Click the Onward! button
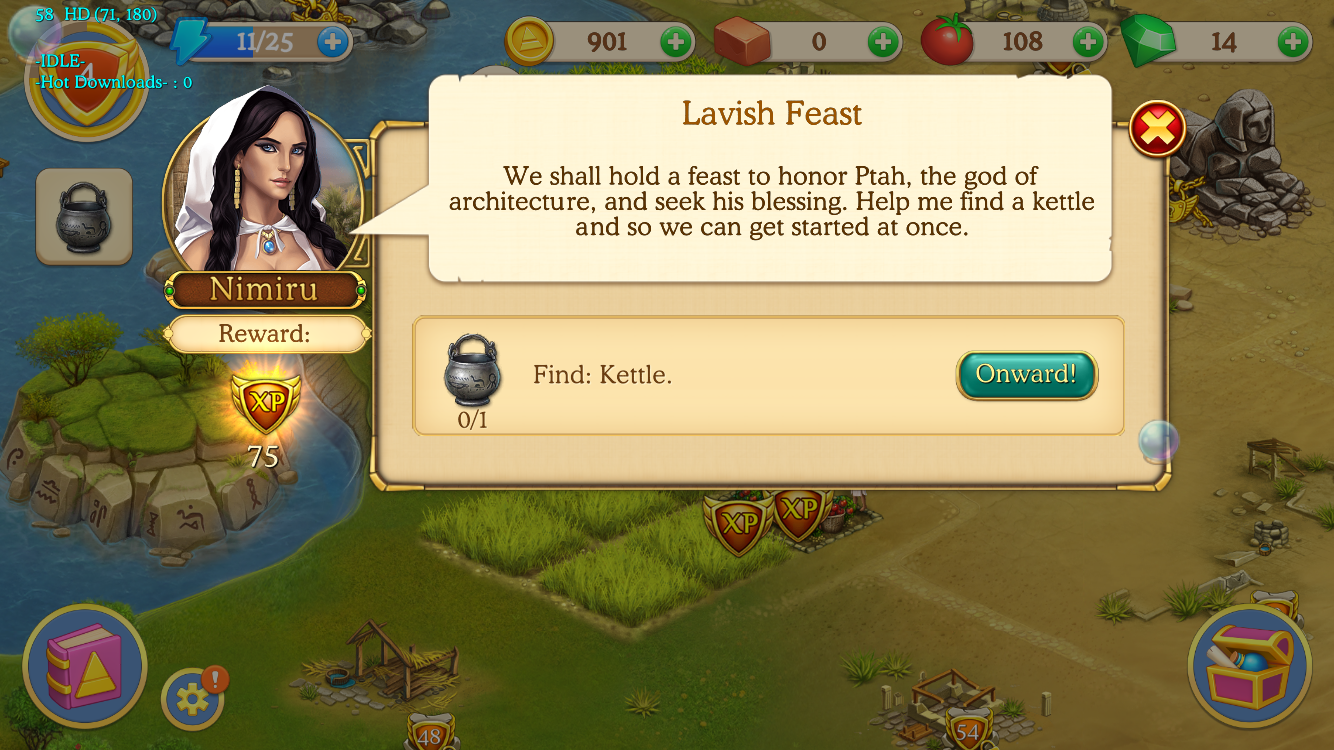This screenshot has width=1334, height=750. coord(1027,375)
